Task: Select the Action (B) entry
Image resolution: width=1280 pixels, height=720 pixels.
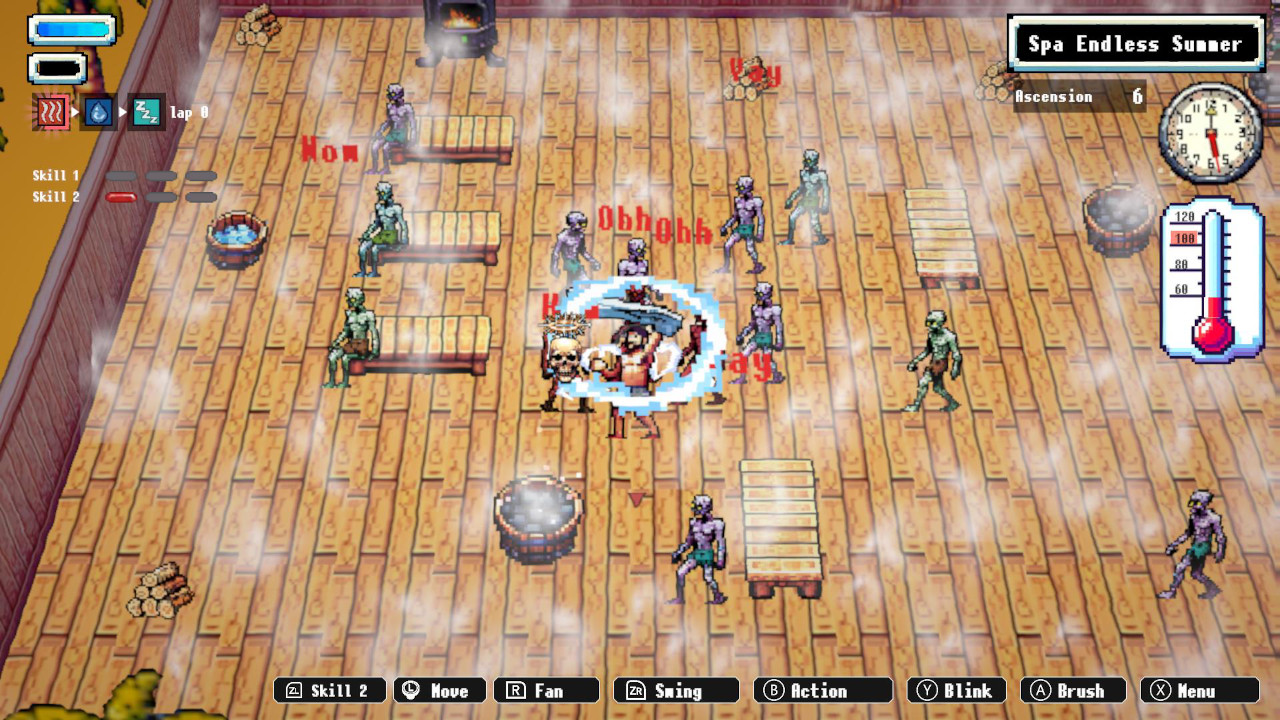Action: (x=822, y=690)
